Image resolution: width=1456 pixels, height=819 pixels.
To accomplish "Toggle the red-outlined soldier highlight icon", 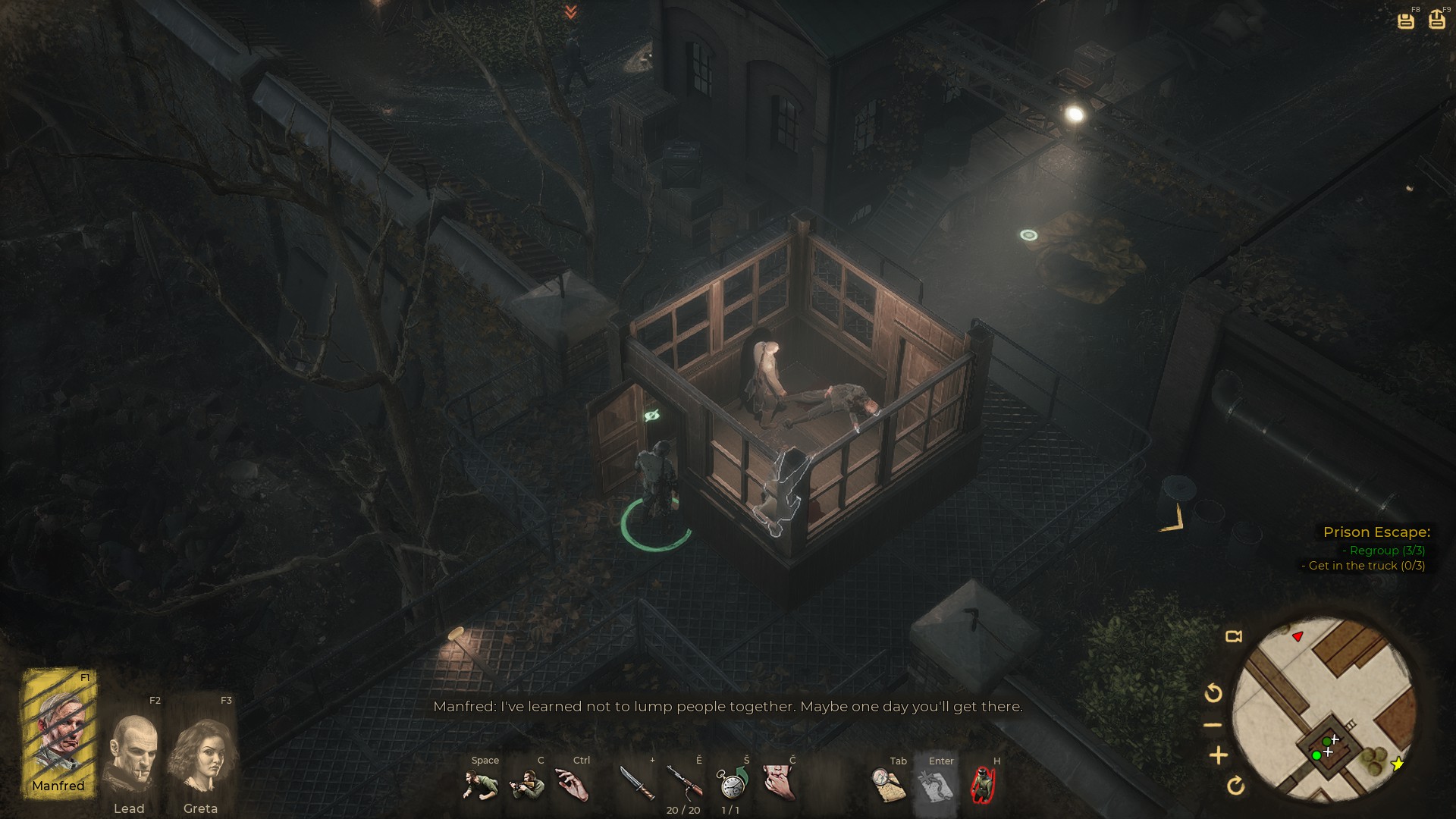I will point(984,784).
